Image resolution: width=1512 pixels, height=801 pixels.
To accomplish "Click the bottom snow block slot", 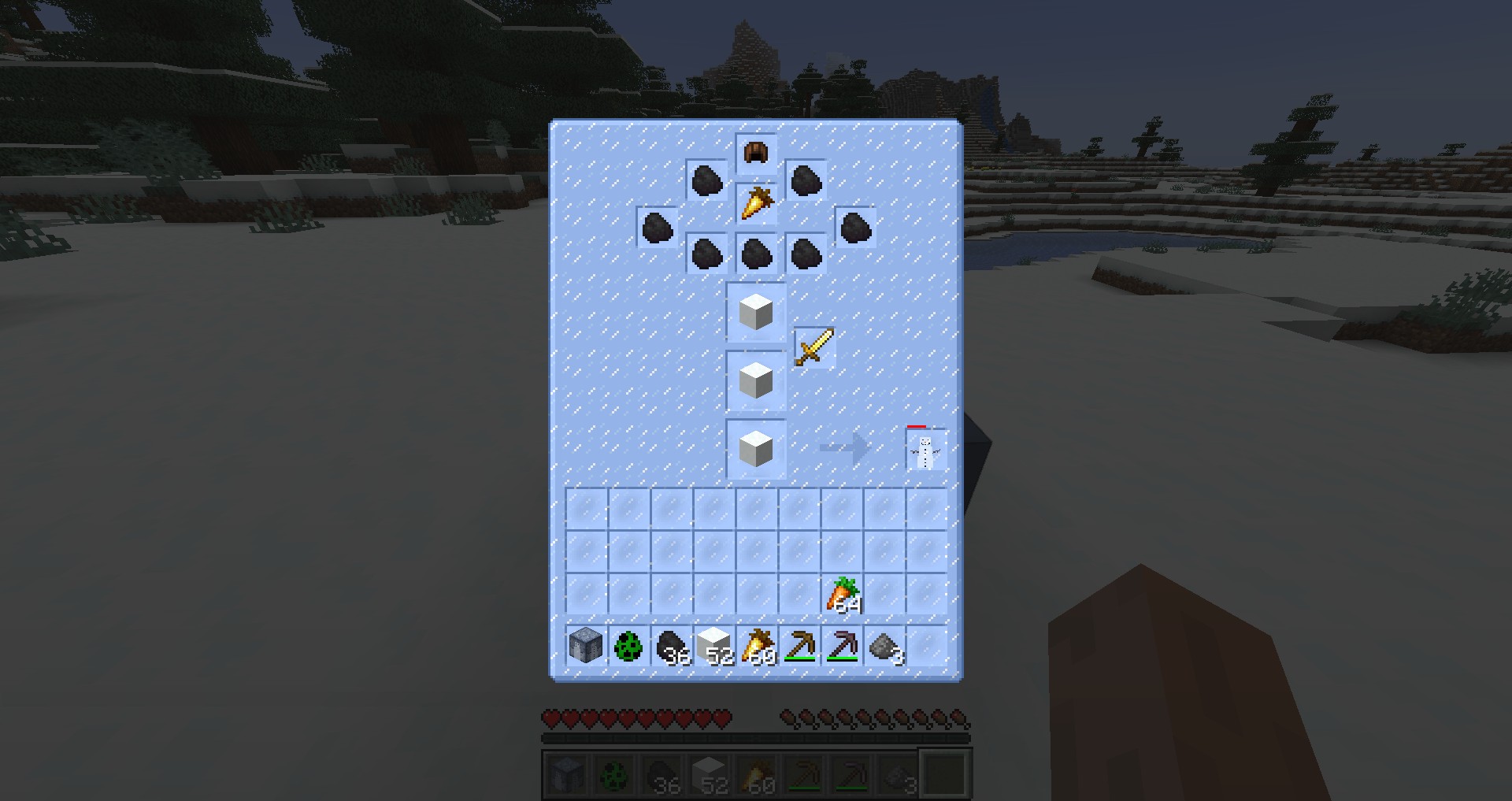I will click(x=756, y=450).
